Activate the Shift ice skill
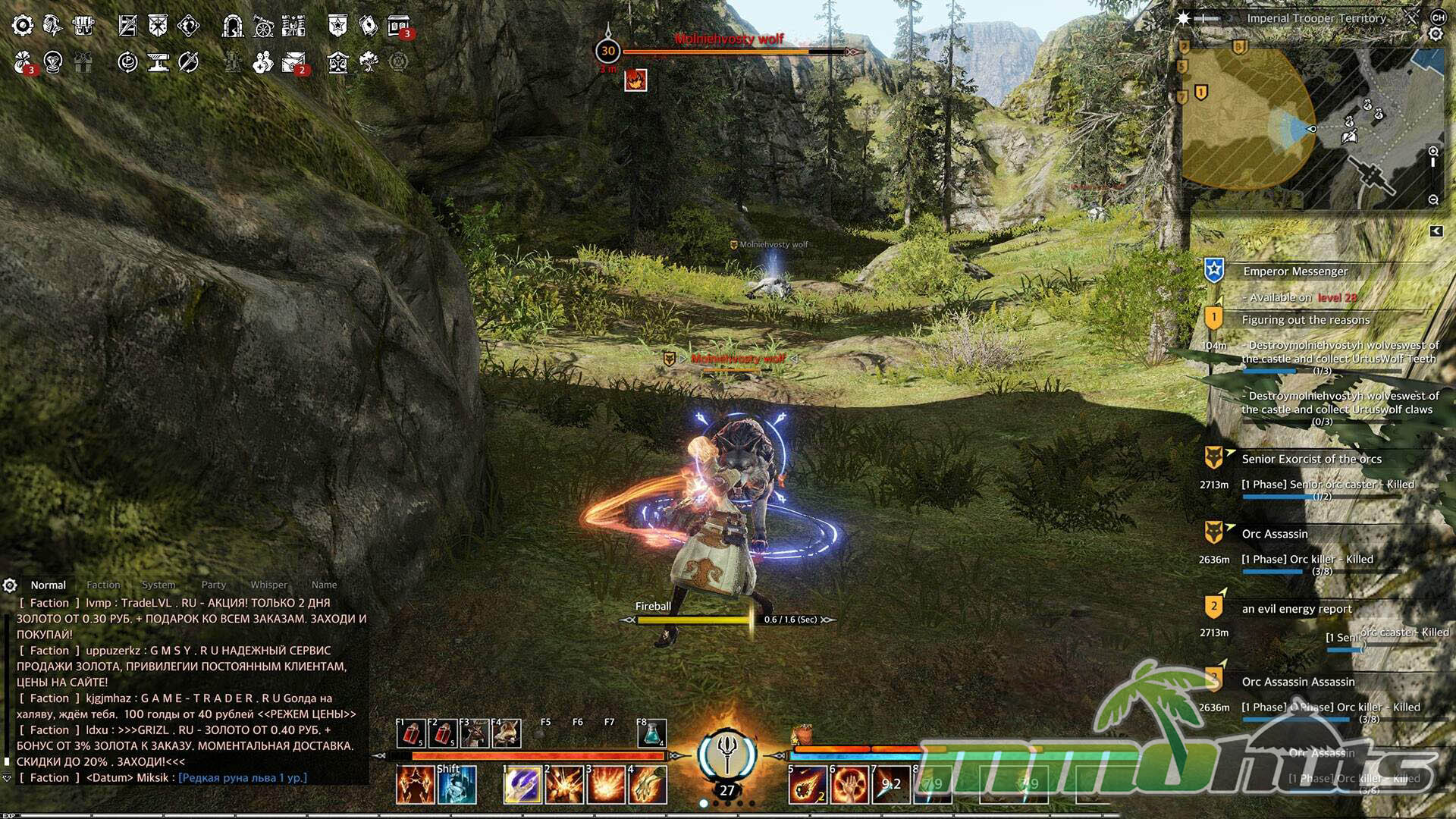The width and height of the screenshot is (1456, 819). pos(457,785)
